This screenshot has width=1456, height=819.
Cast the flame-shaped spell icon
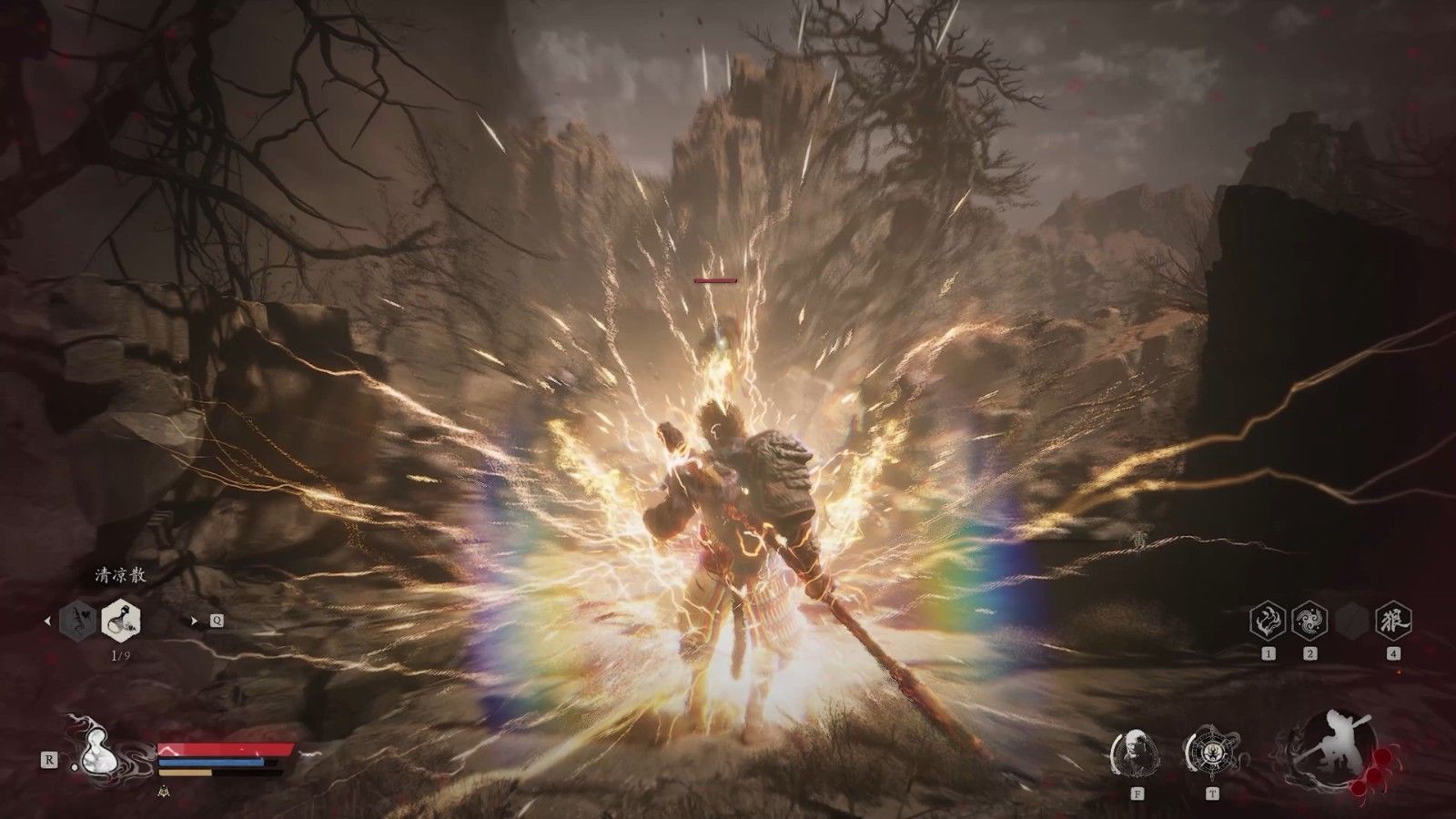(x=1269, y=621)
